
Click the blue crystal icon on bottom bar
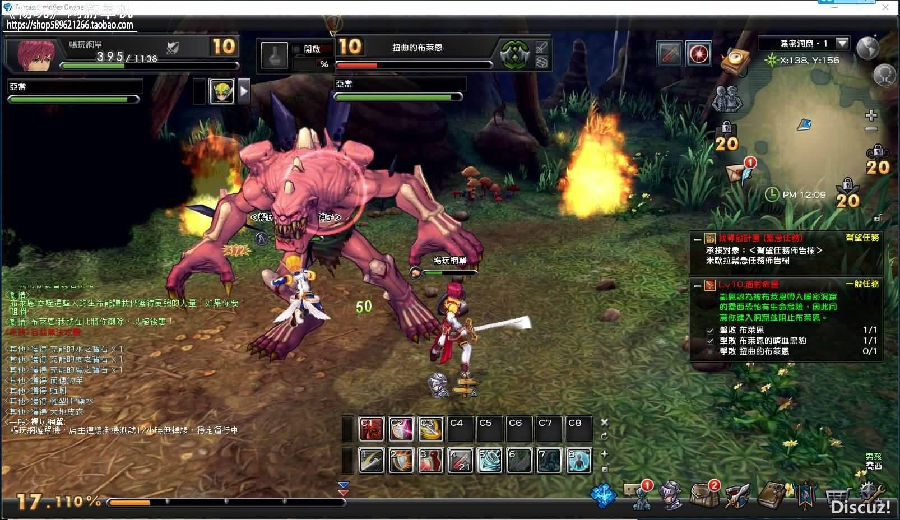(602, 495)
